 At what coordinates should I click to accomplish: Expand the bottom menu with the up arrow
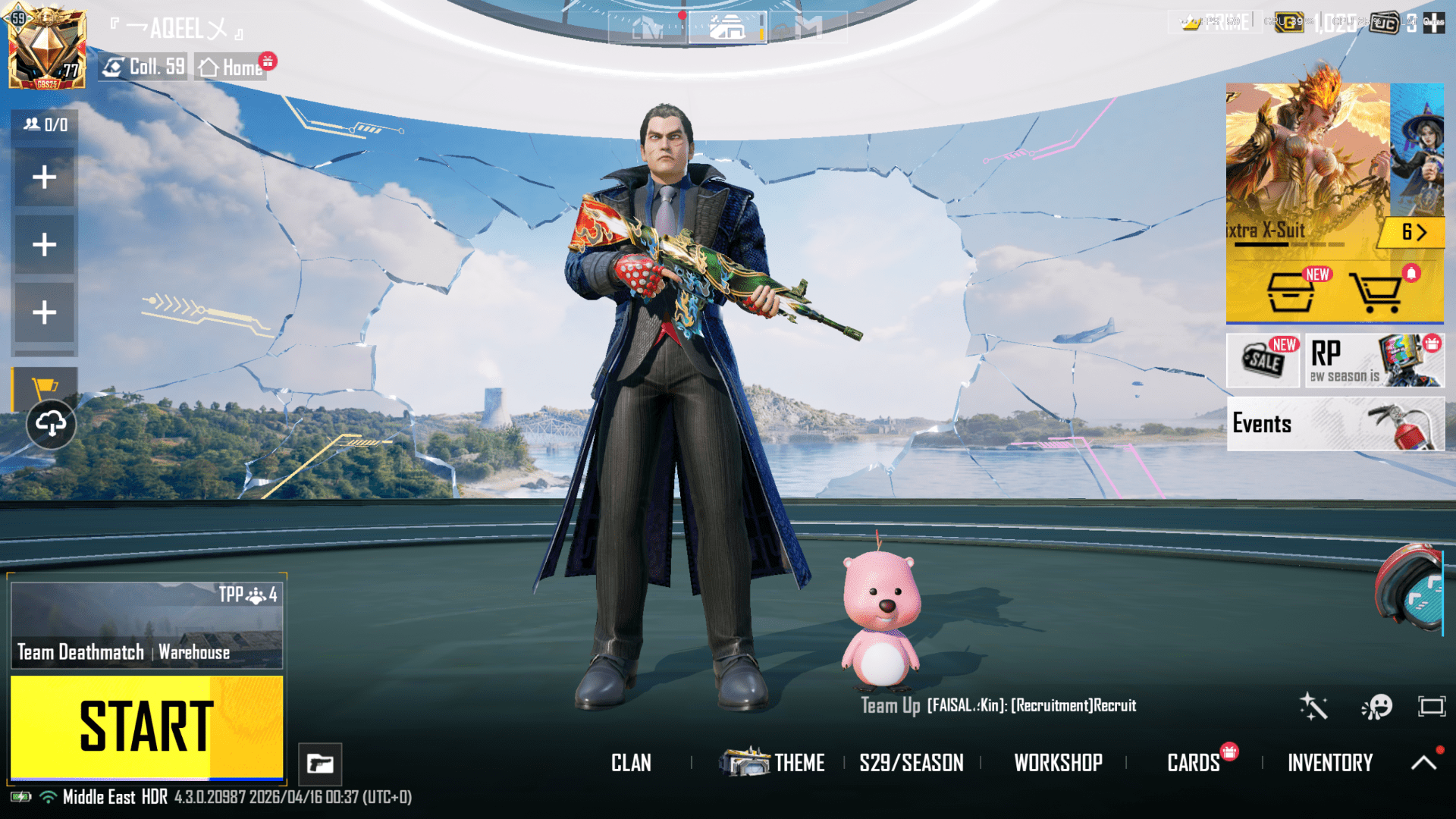pyautogui.click(x=1423, y=763)
